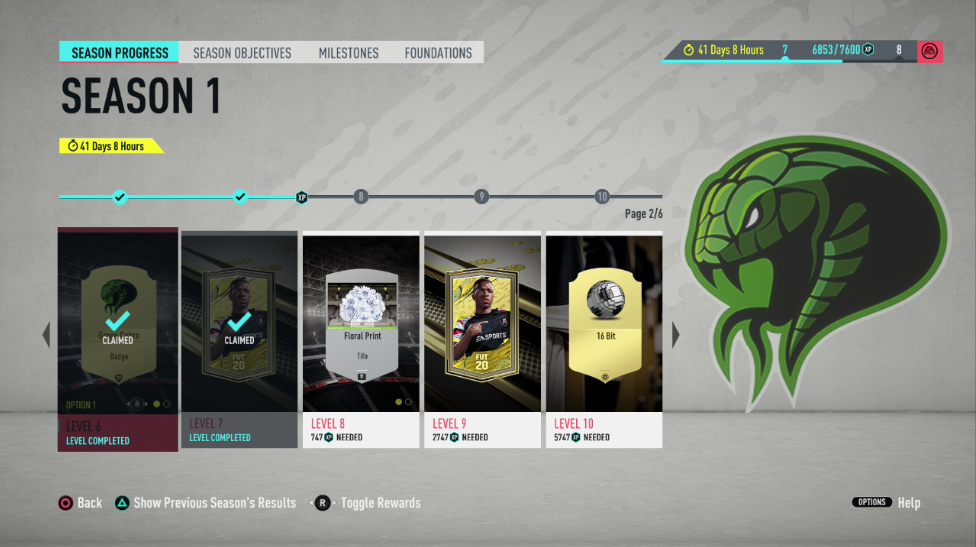Pick the Level 10 16 Bit ball reward
The height and width of the screenshot is (547, 976).
point(604,338)
